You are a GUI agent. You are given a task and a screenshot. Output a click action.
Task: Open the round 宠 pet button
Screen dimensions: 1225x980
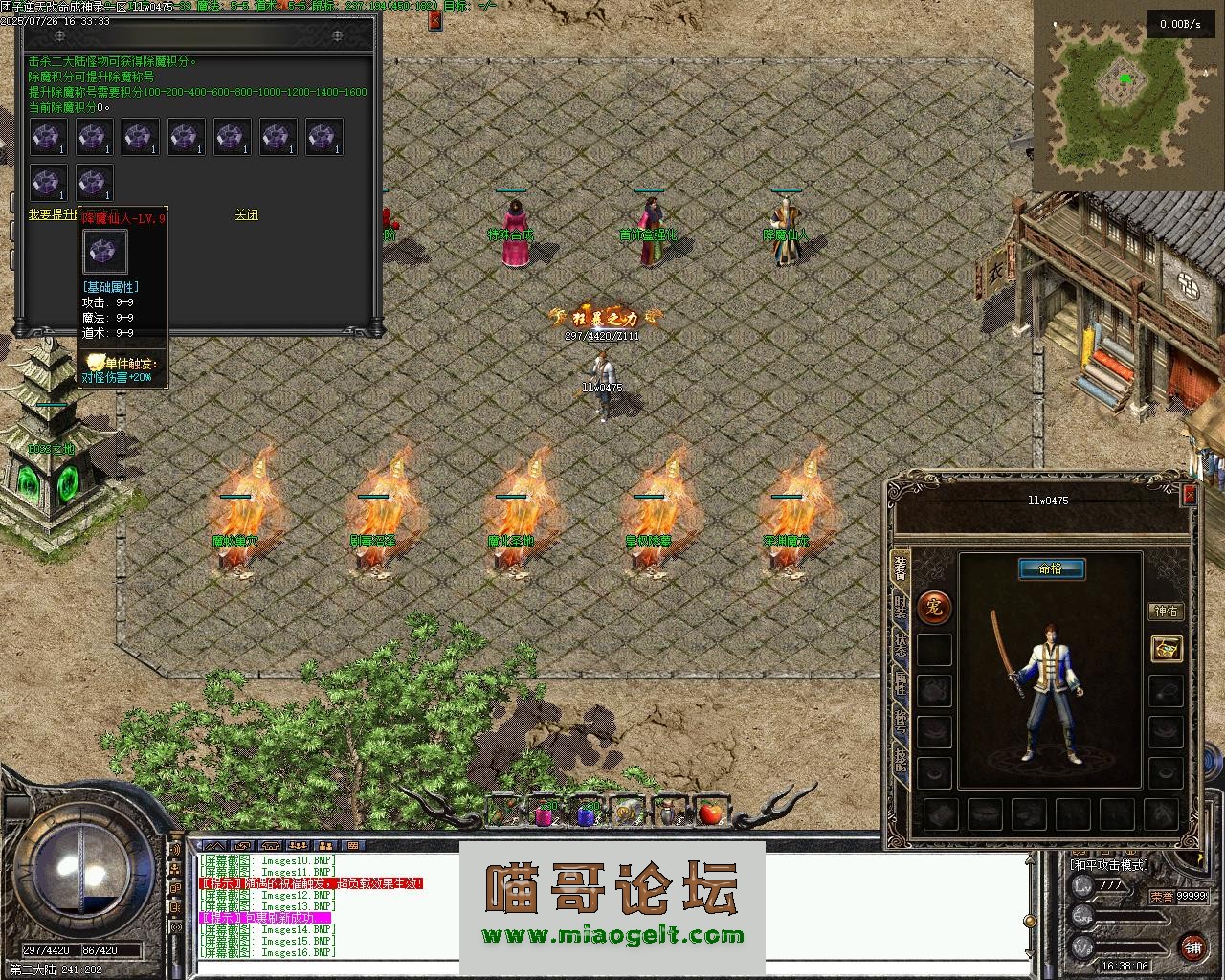pos(934,606)
